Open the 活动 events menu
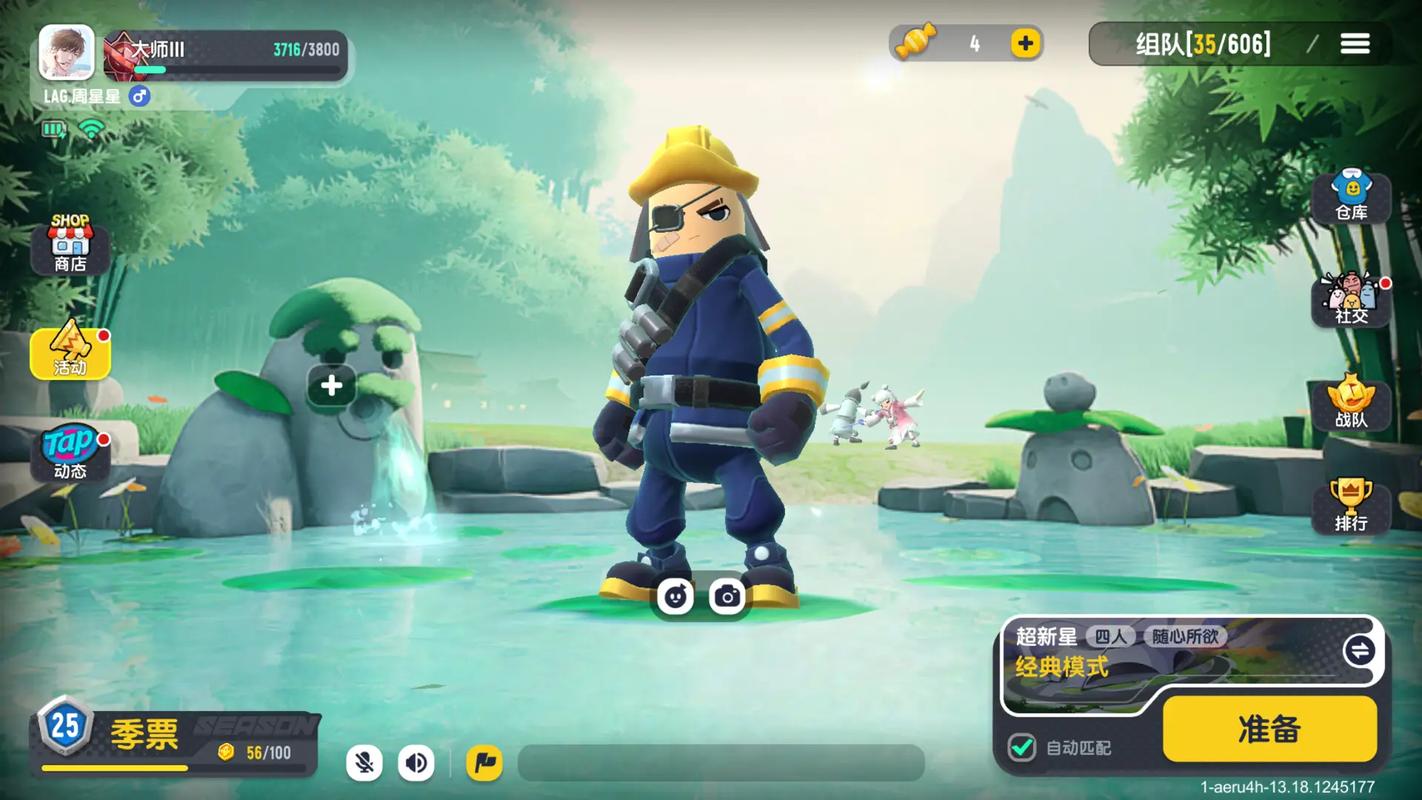The width and height of the screenshot is (1422, 800). coord(70,350)
